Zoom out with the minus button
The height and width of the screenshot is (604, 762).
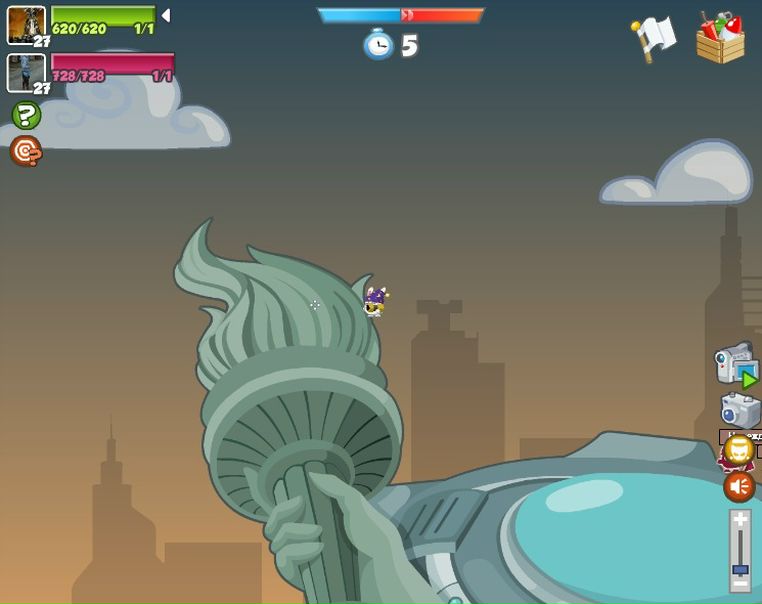740,583
